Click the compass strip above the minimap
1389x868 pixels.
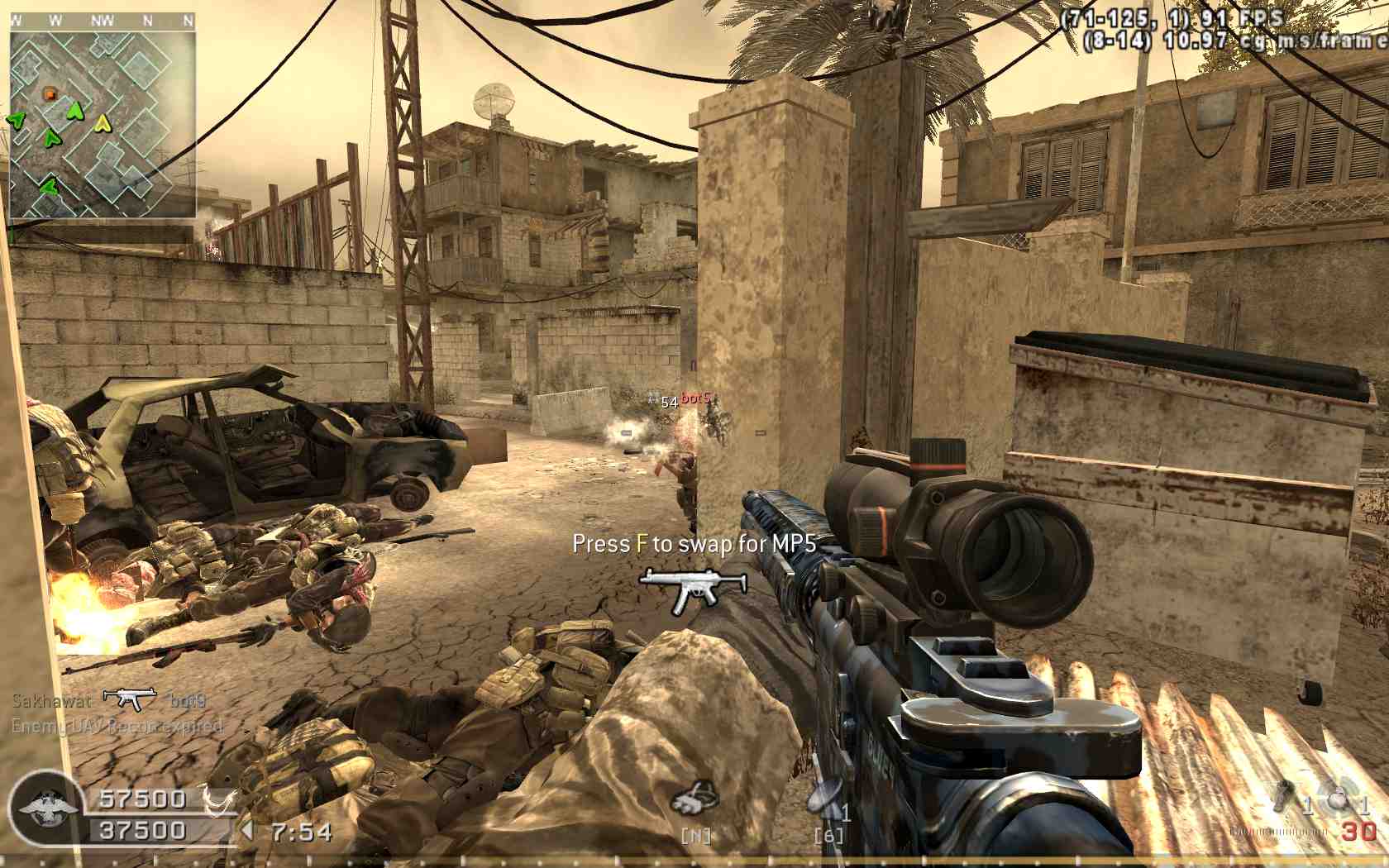coord(103,21)
